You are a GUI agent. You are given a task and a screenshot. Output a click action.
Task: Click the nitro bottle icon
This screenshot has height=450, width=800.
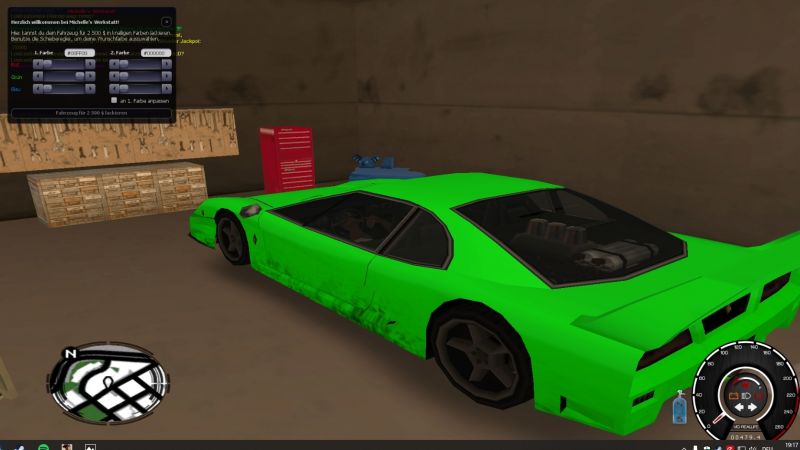[680, 407]
